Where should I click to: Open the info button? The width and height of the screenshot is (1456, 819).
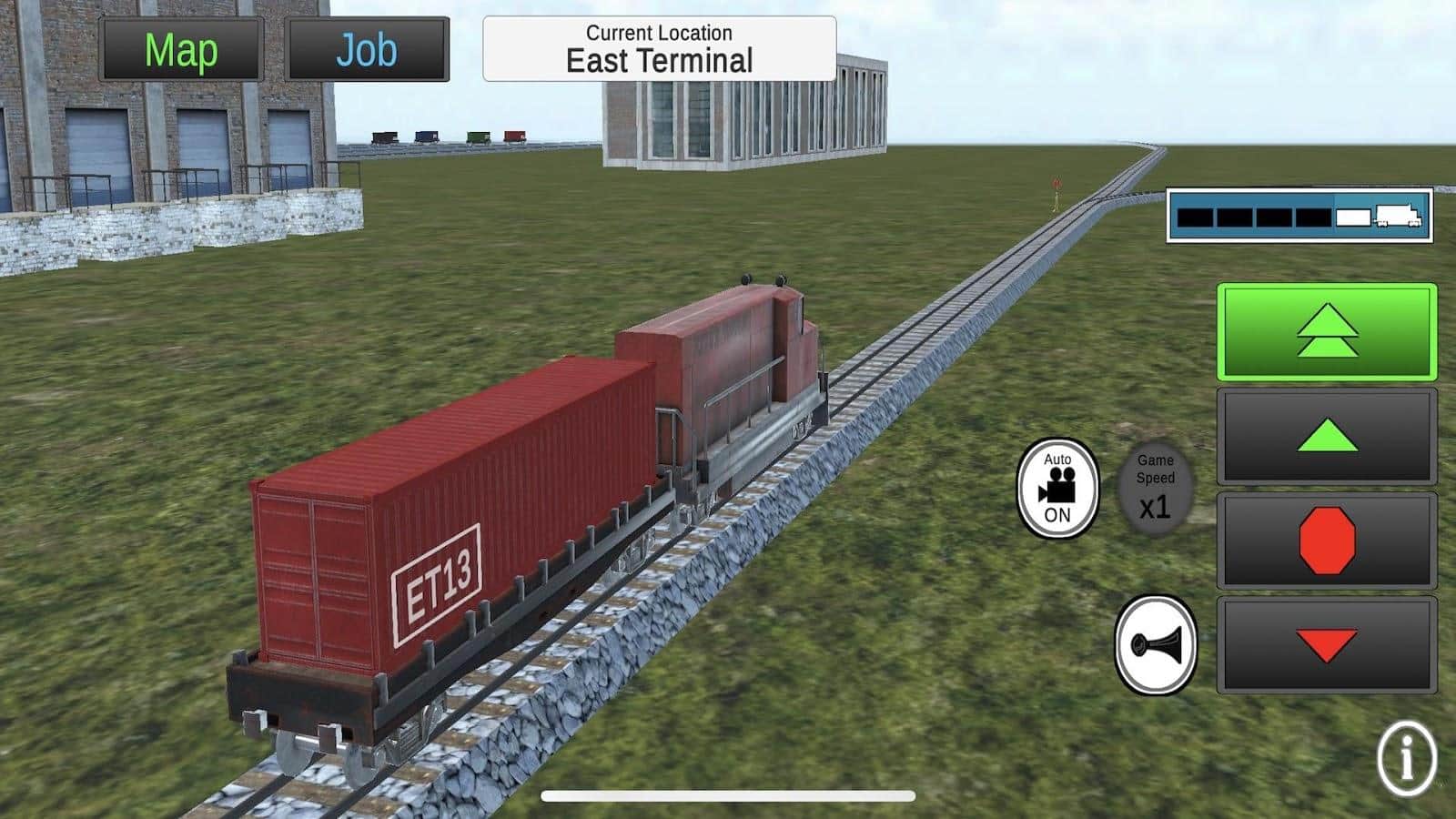pos(1407,758)
